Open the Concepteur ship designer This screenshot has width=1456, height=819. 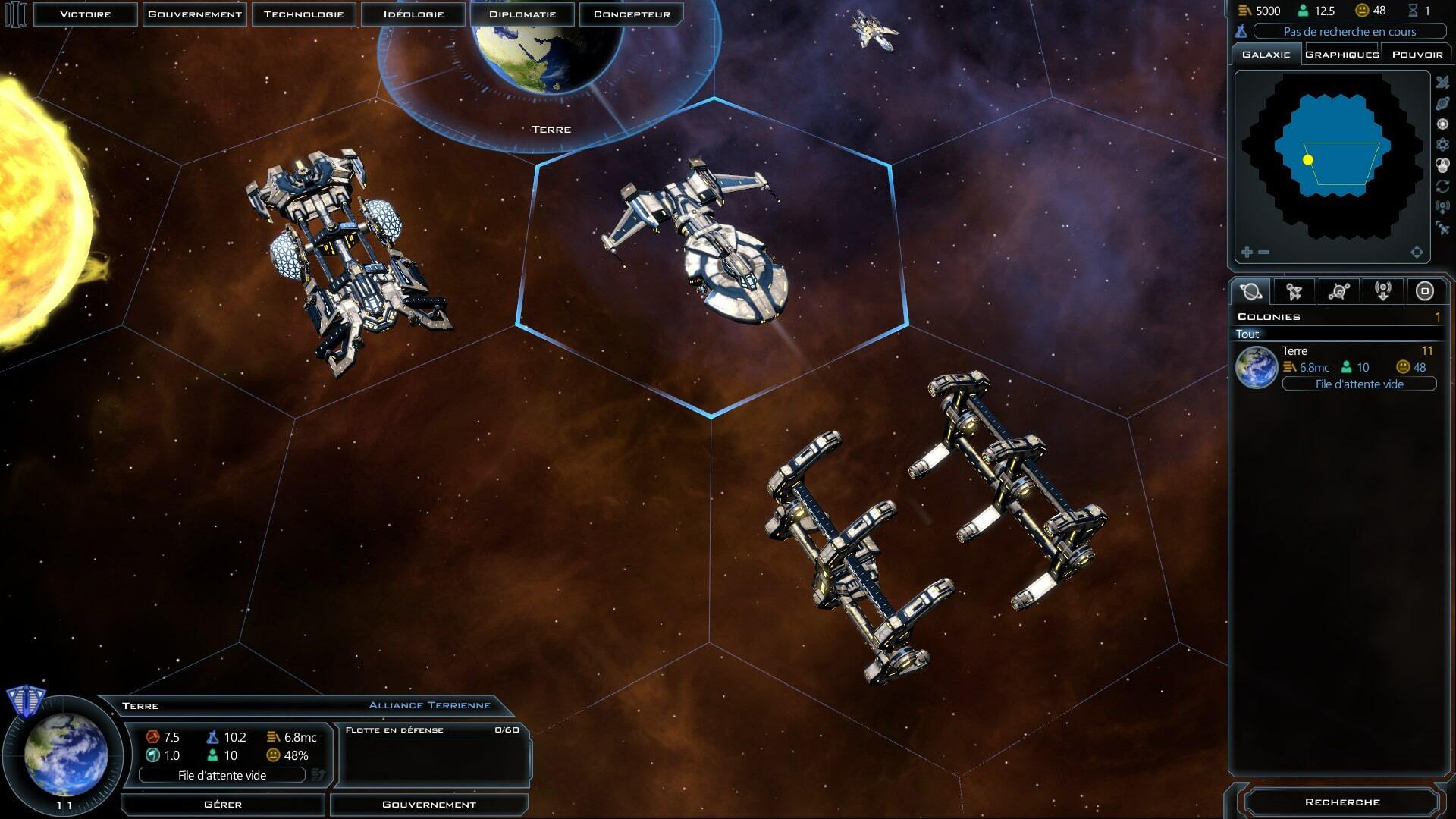(x=632, y=14)
